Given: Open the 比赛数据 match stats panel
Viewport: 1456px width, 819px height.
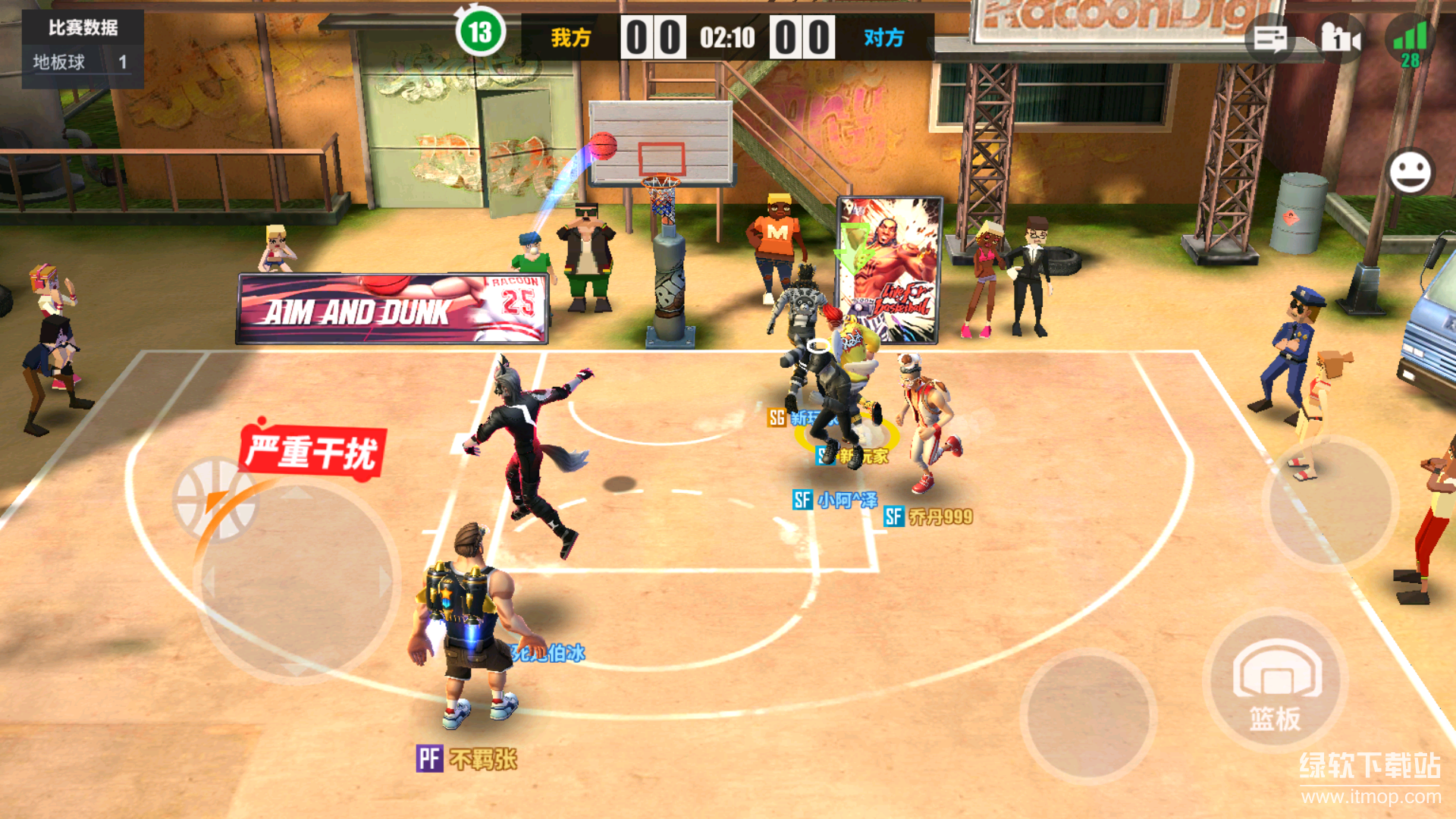Looking at the screenshot, I should 83,28.
